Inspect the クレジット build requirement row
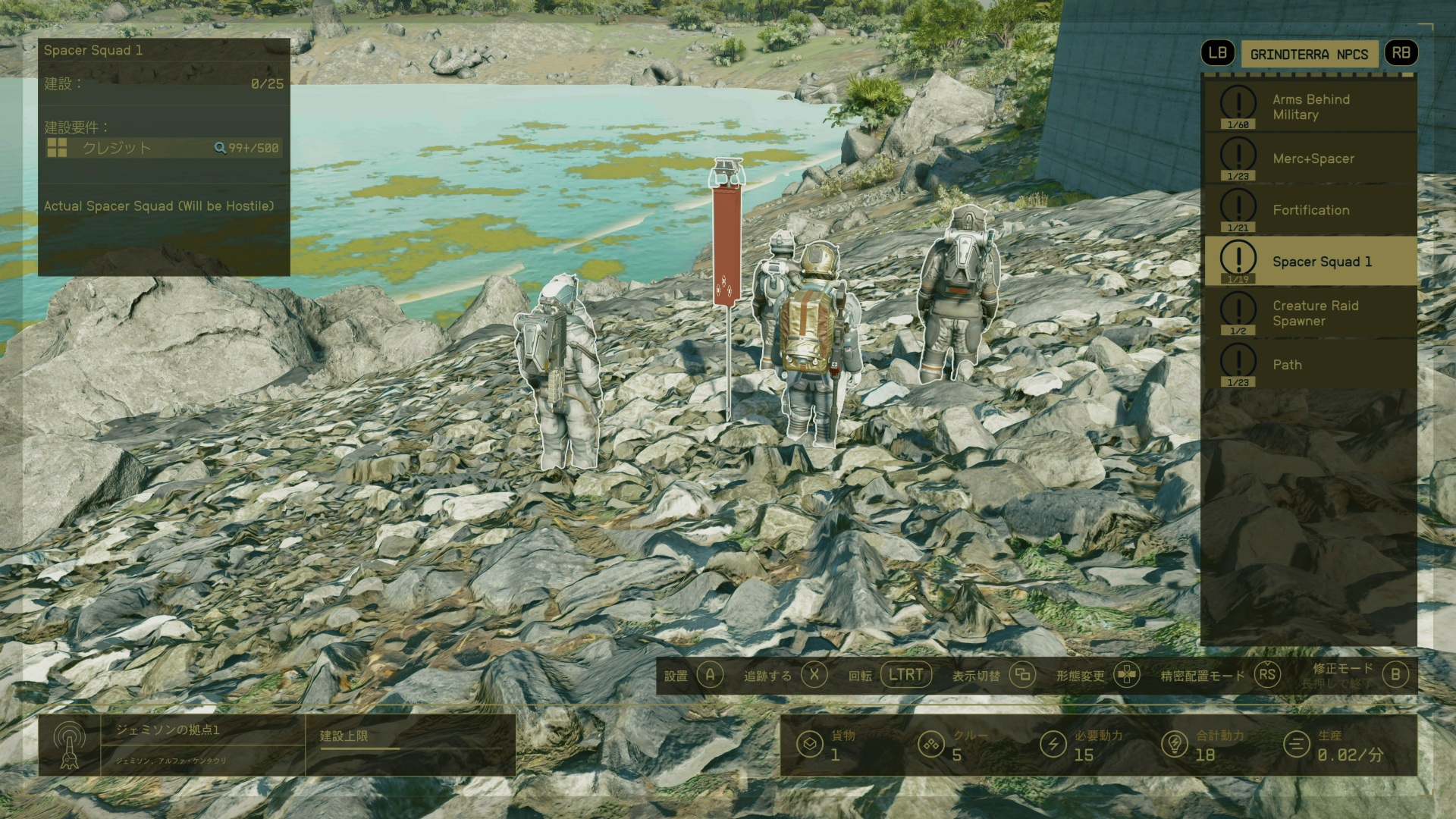 163,148
